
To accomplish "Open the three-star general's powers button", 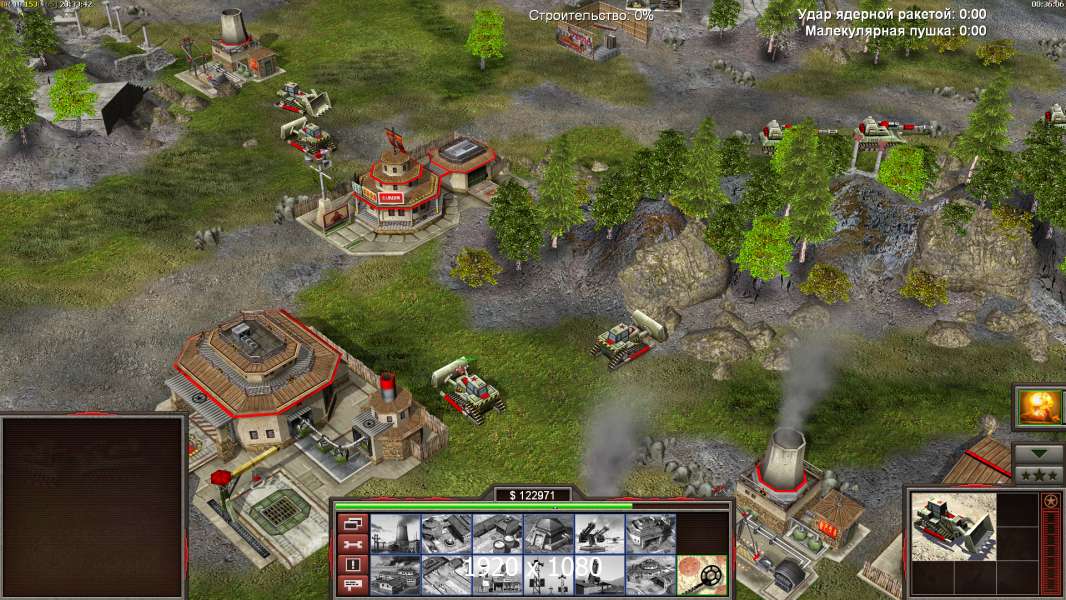I will click(x=1039, y=474).
